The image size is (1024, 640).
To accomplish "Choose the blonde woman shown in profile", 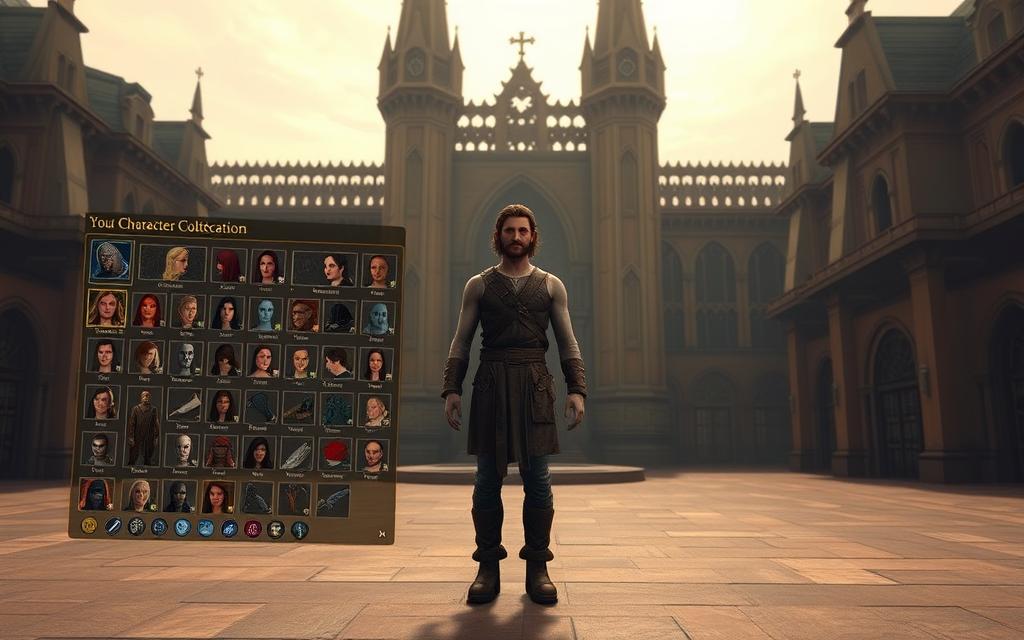I will point(175,264).
